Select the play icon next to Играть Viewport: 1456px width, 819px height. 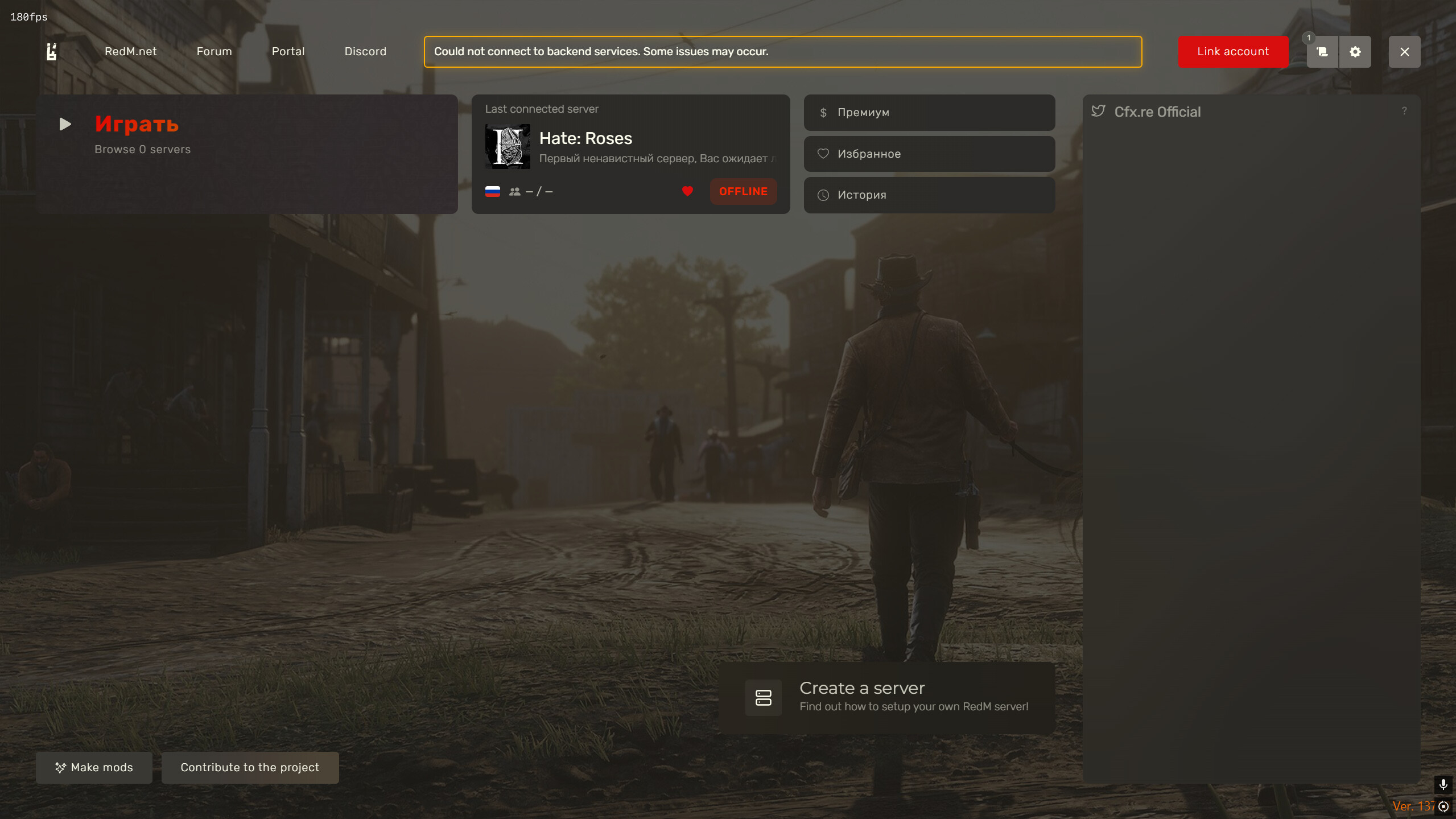(x=64, y=124)
